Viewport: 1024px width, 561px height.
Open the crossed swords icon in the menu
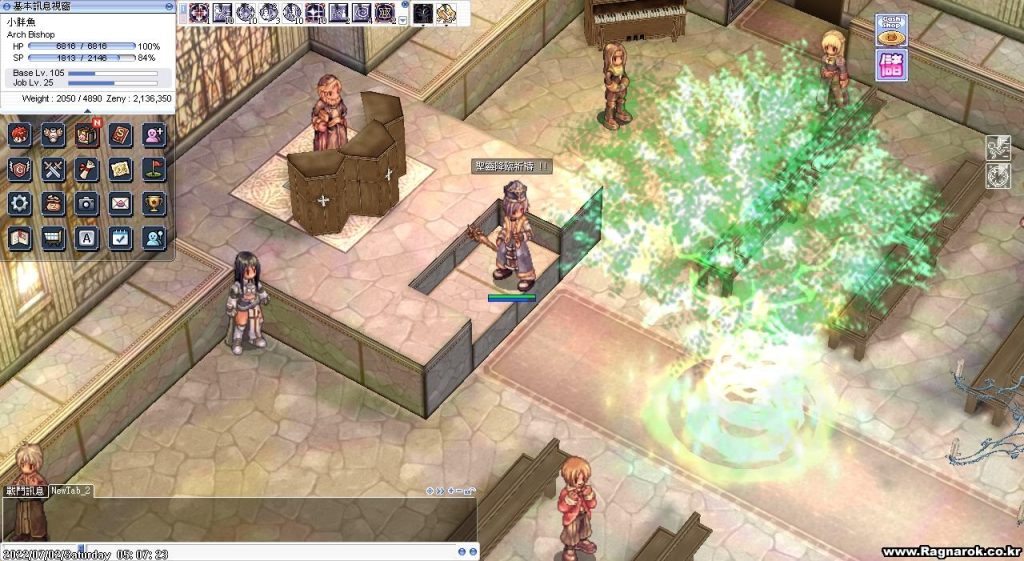[54, 170]
